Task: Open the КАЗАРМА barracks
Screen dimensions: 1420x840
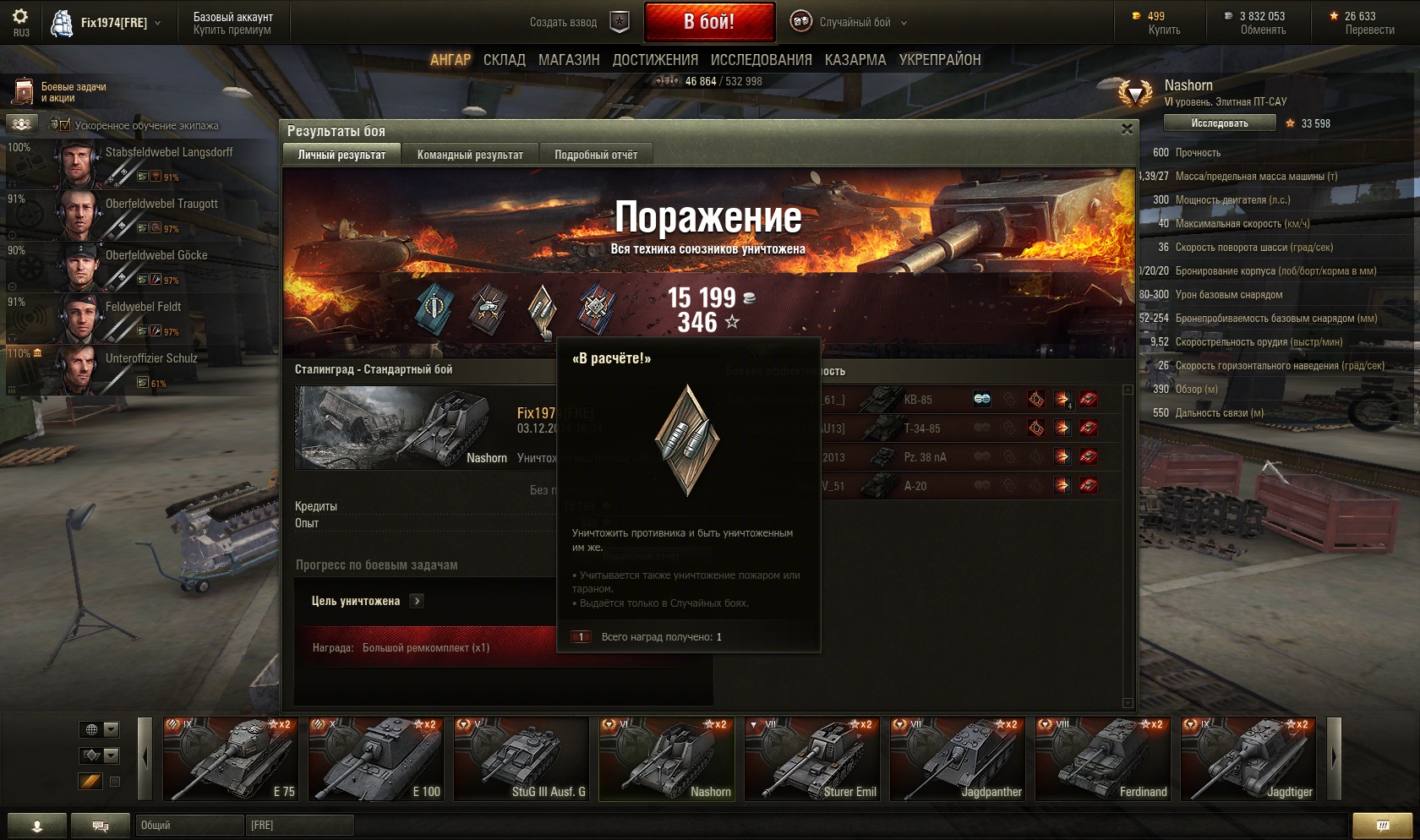Action: click(855, 60)
